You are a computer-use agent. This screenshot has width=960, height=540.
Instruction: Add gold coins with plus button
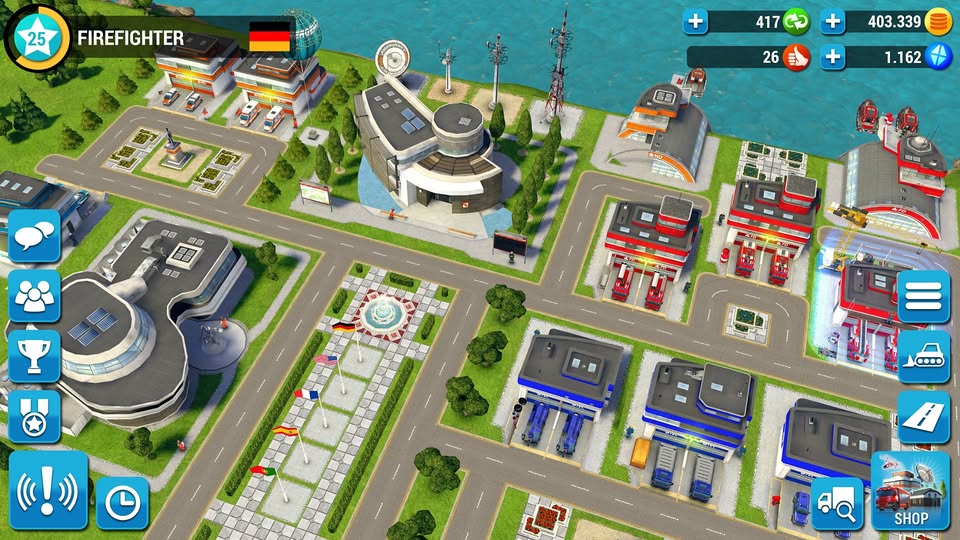[833, 21]
